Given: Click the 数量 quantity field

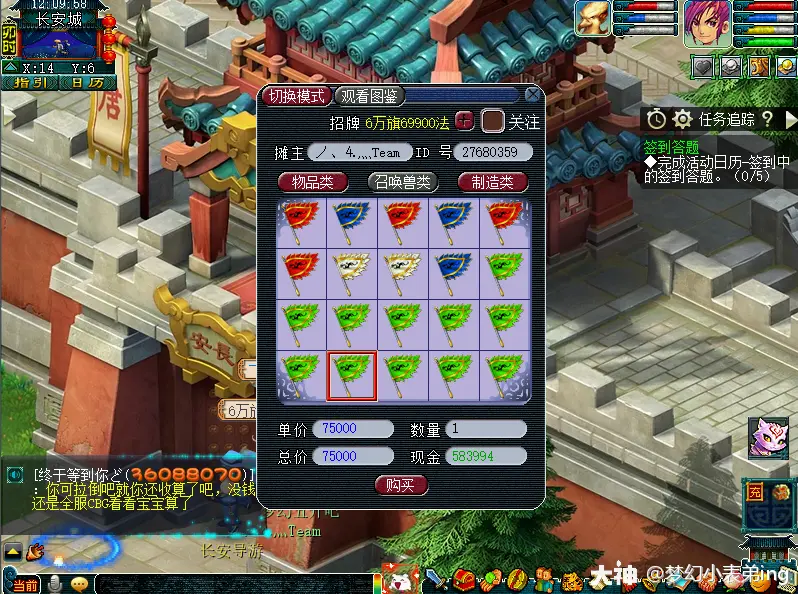Looking at the screenshot, I should tap(486, 429).
